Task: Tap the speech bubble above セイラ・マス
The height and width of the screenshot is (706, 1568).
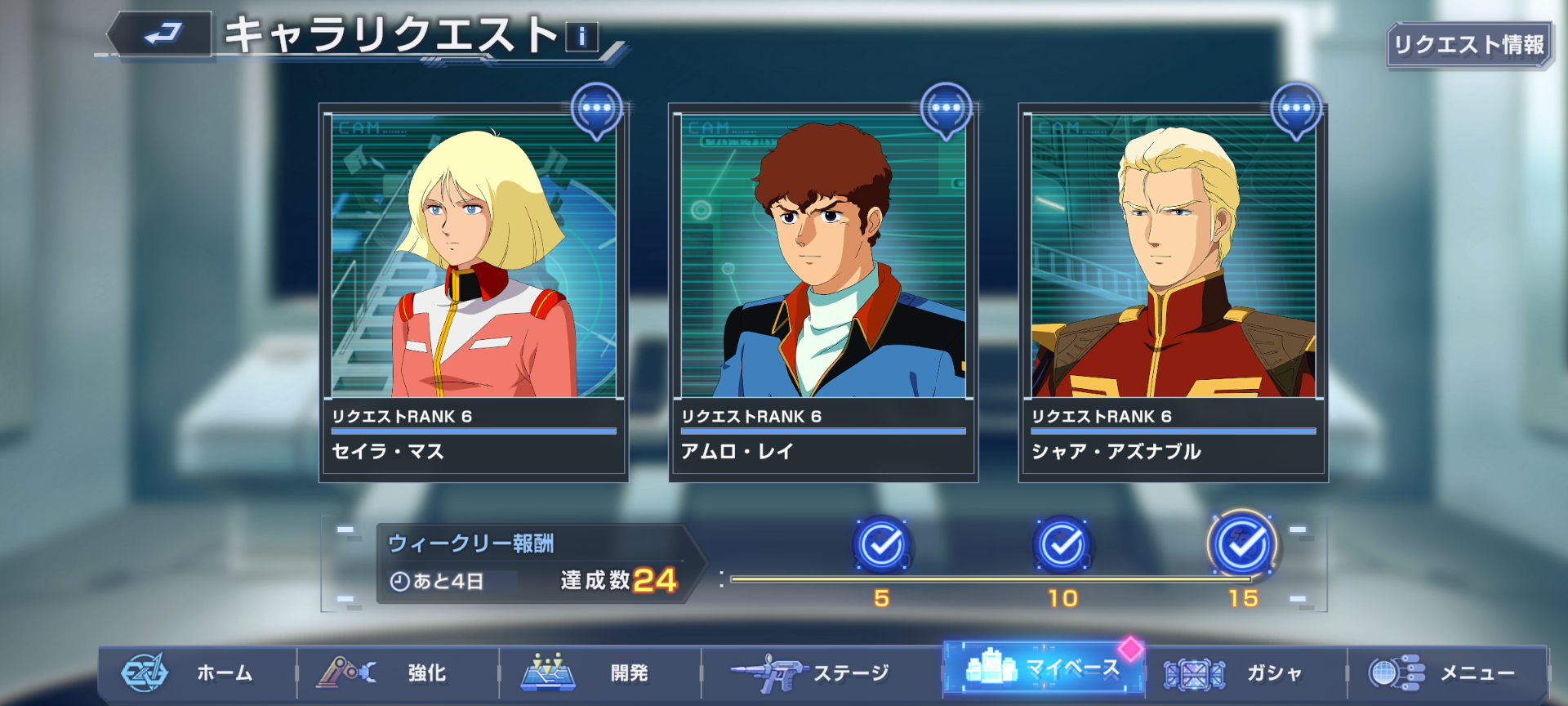Action: click(x=597, y=109)
